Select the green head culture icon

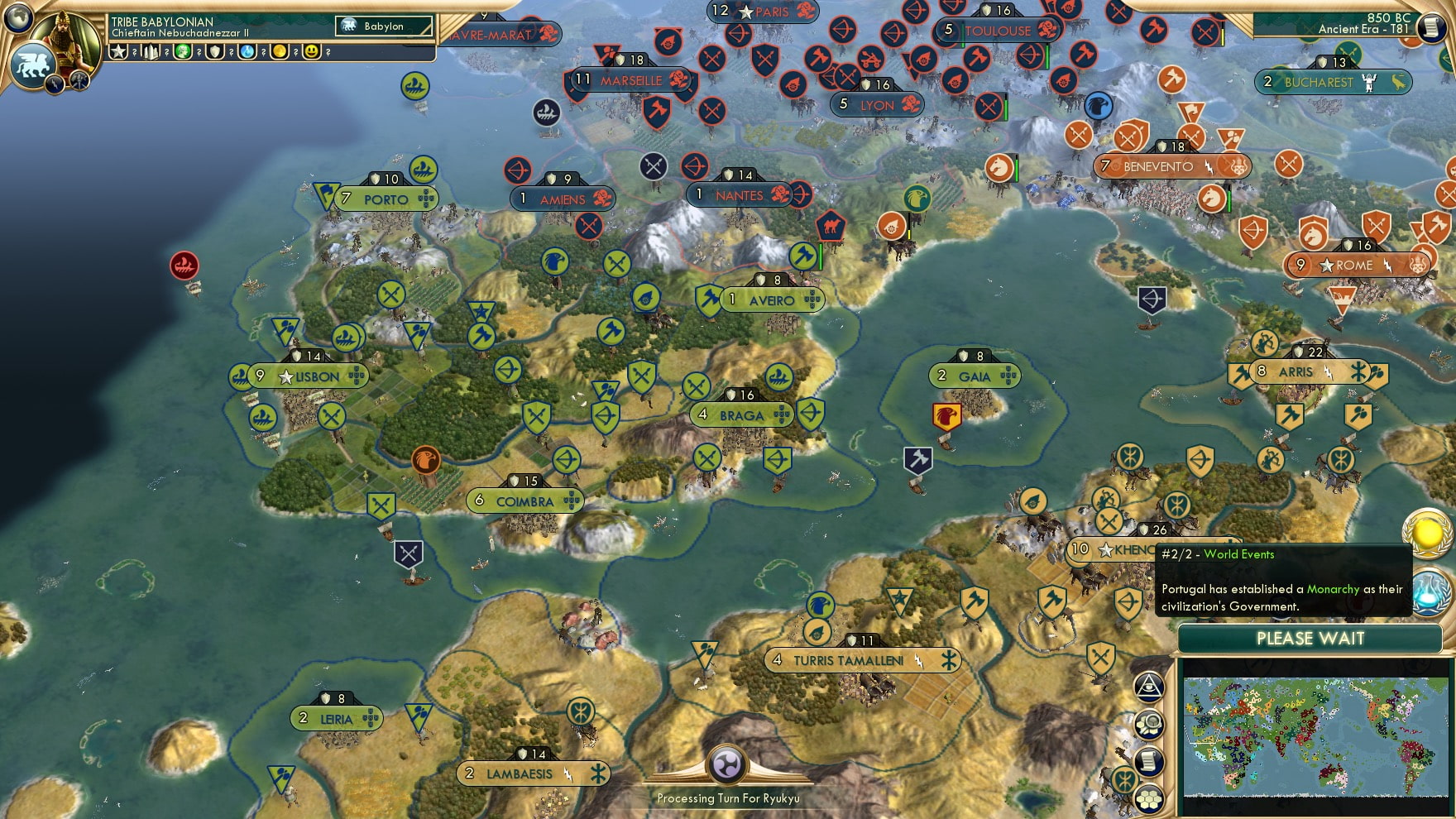pyautogui.click(x=183, y=52)
